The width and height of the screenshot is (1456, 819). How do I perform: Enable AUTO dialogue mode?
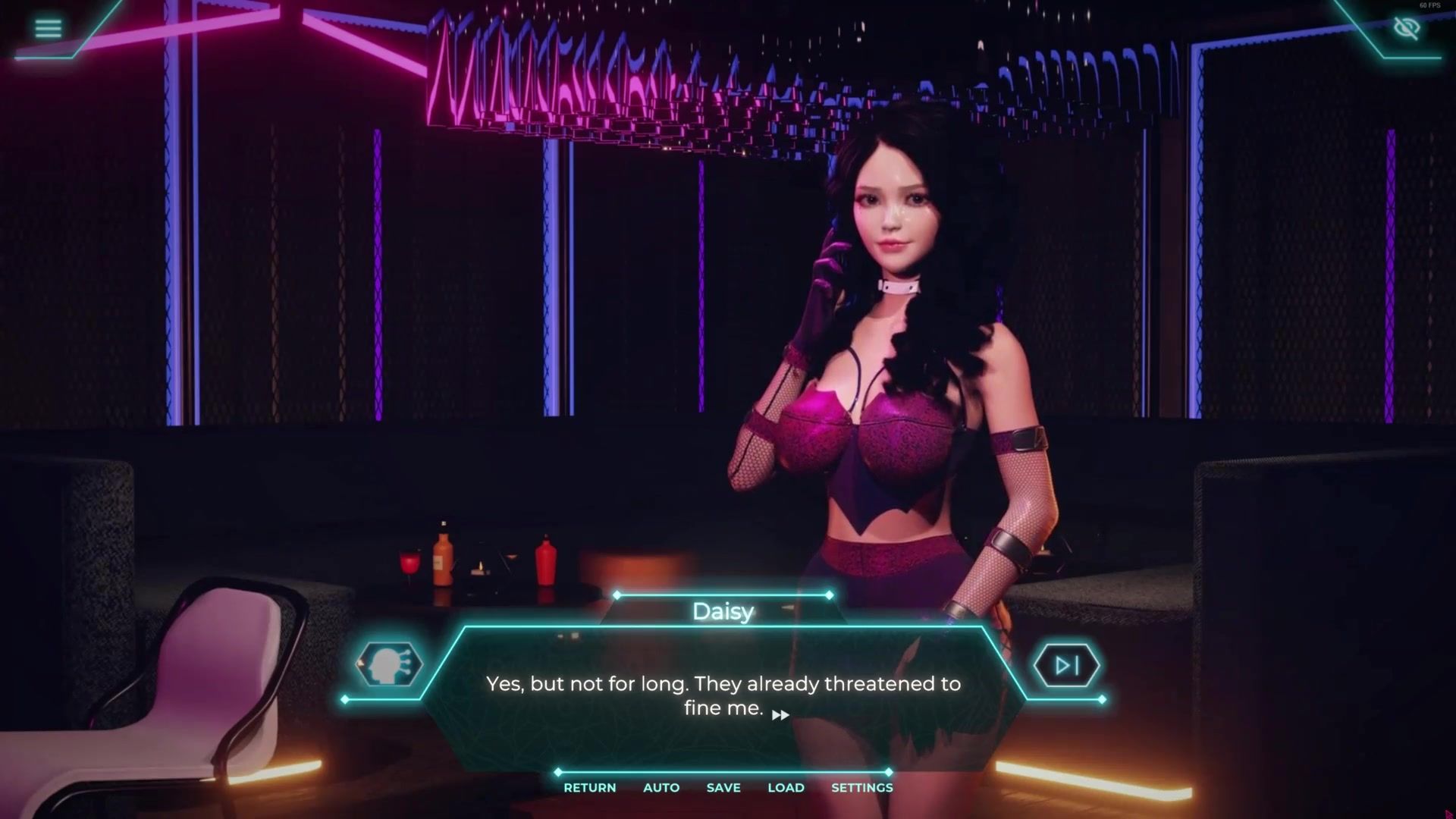(x=661, y=788)
